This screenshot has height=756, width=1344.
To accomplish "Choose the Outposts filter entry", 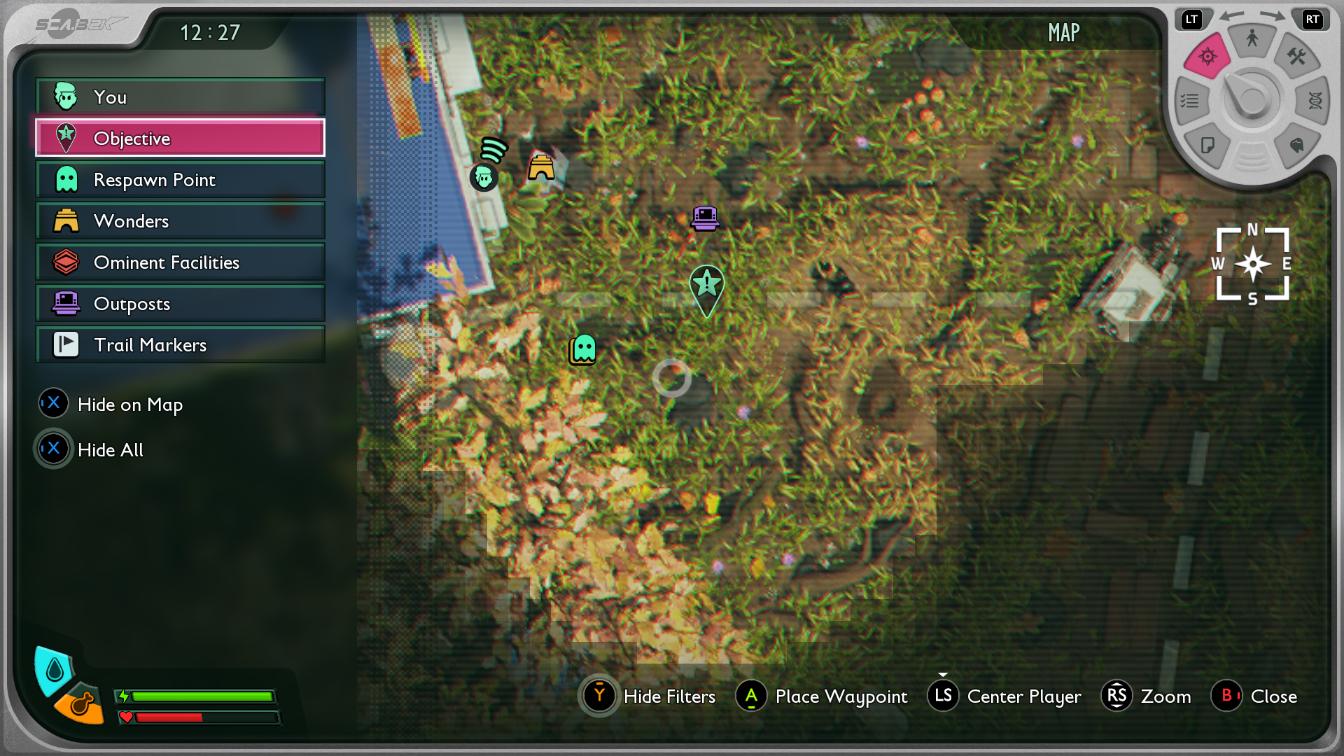I will pyautogui.click(x=180, y=304).
